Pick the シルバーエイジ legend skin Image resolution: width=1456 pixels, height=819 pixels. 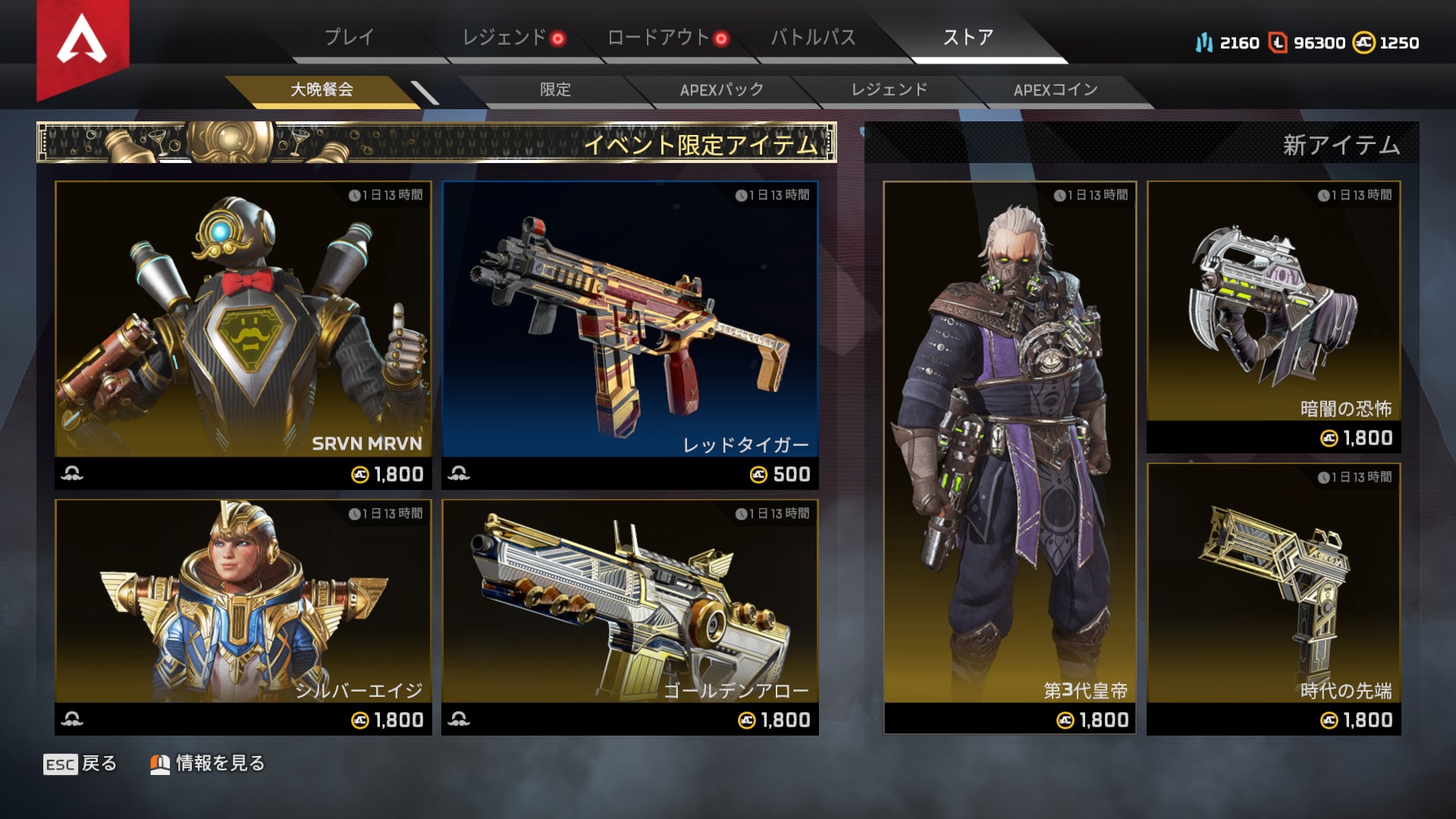243,616
